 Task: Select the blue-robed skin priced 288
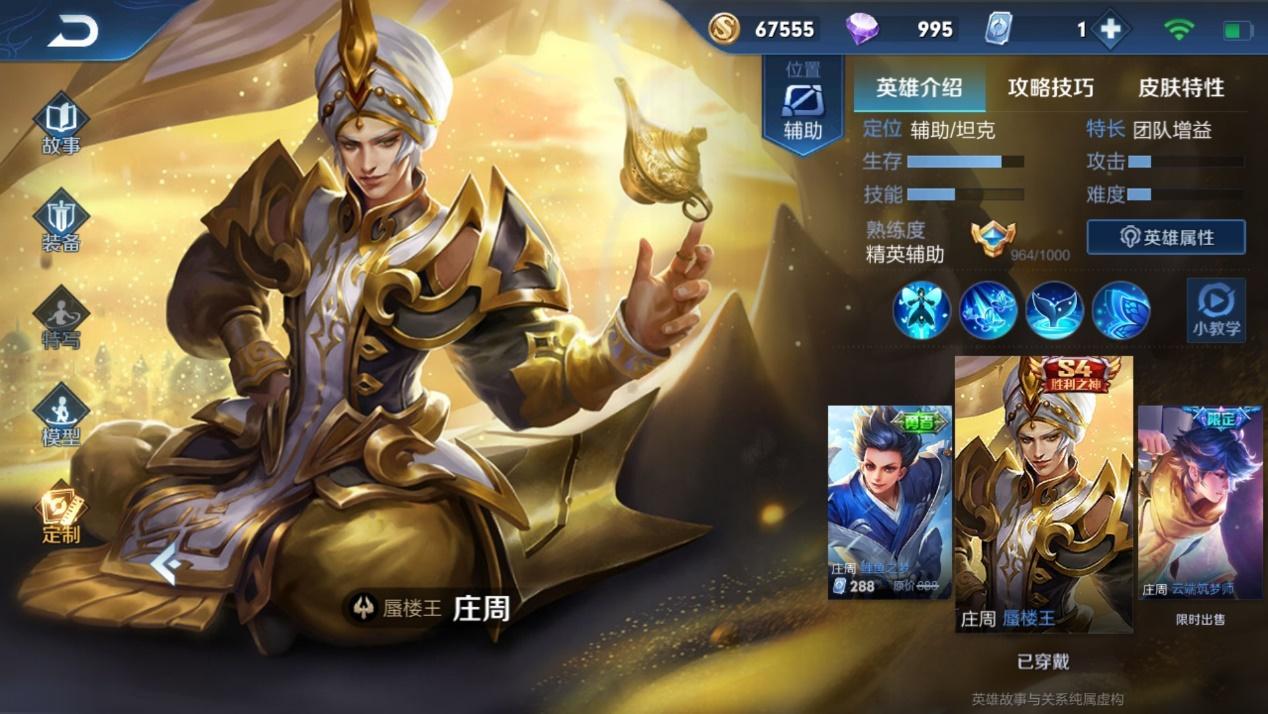tap(889, 501)
